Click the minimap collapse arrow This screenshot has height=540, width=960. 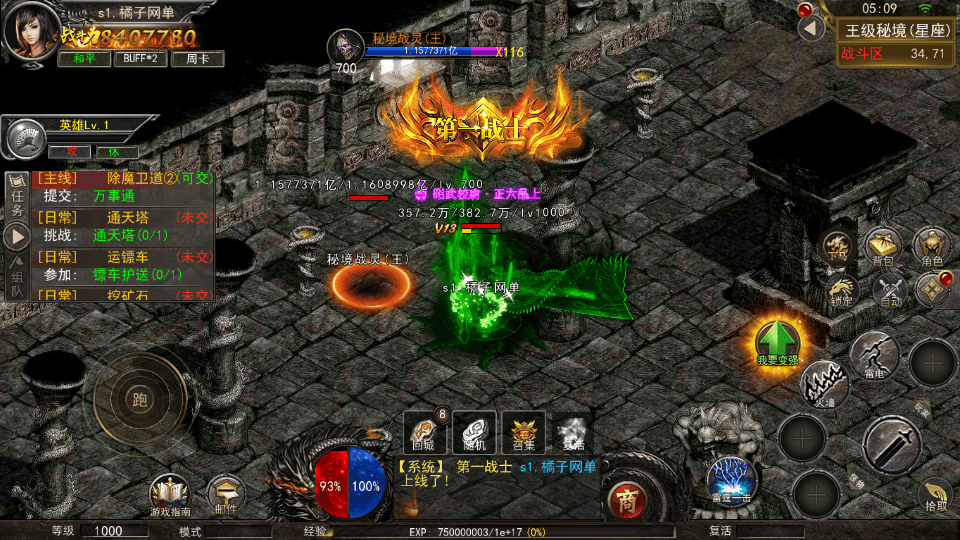[x=811, y=28]
